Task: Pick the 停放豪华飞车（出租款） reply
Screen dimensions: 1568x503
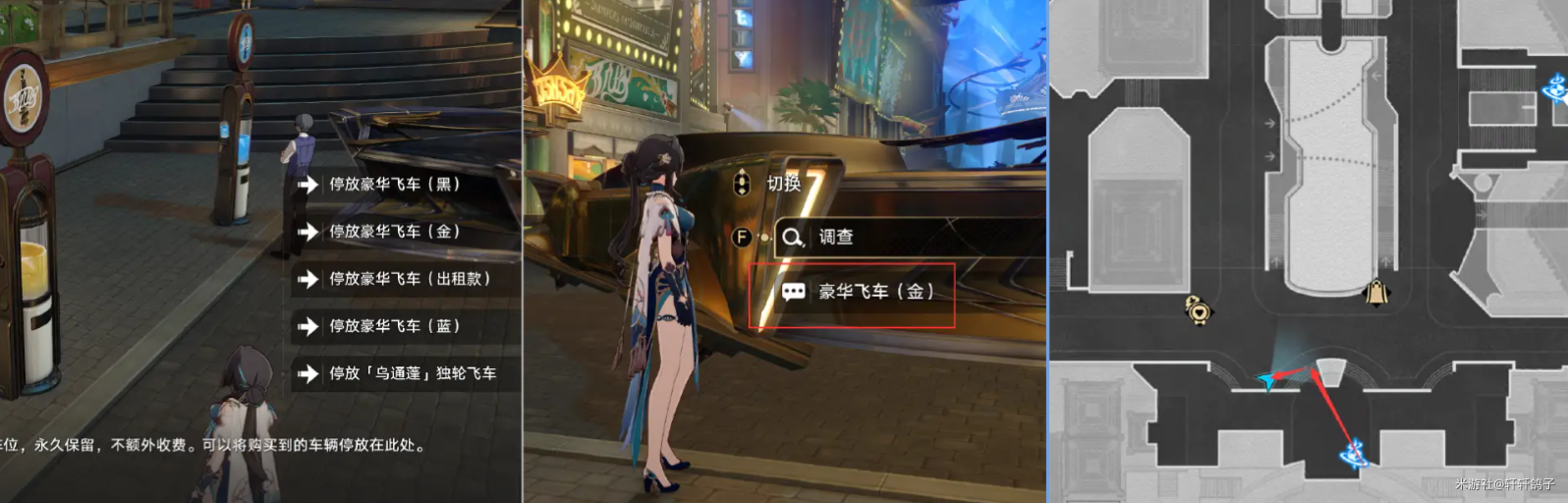Action: (409, 278)
